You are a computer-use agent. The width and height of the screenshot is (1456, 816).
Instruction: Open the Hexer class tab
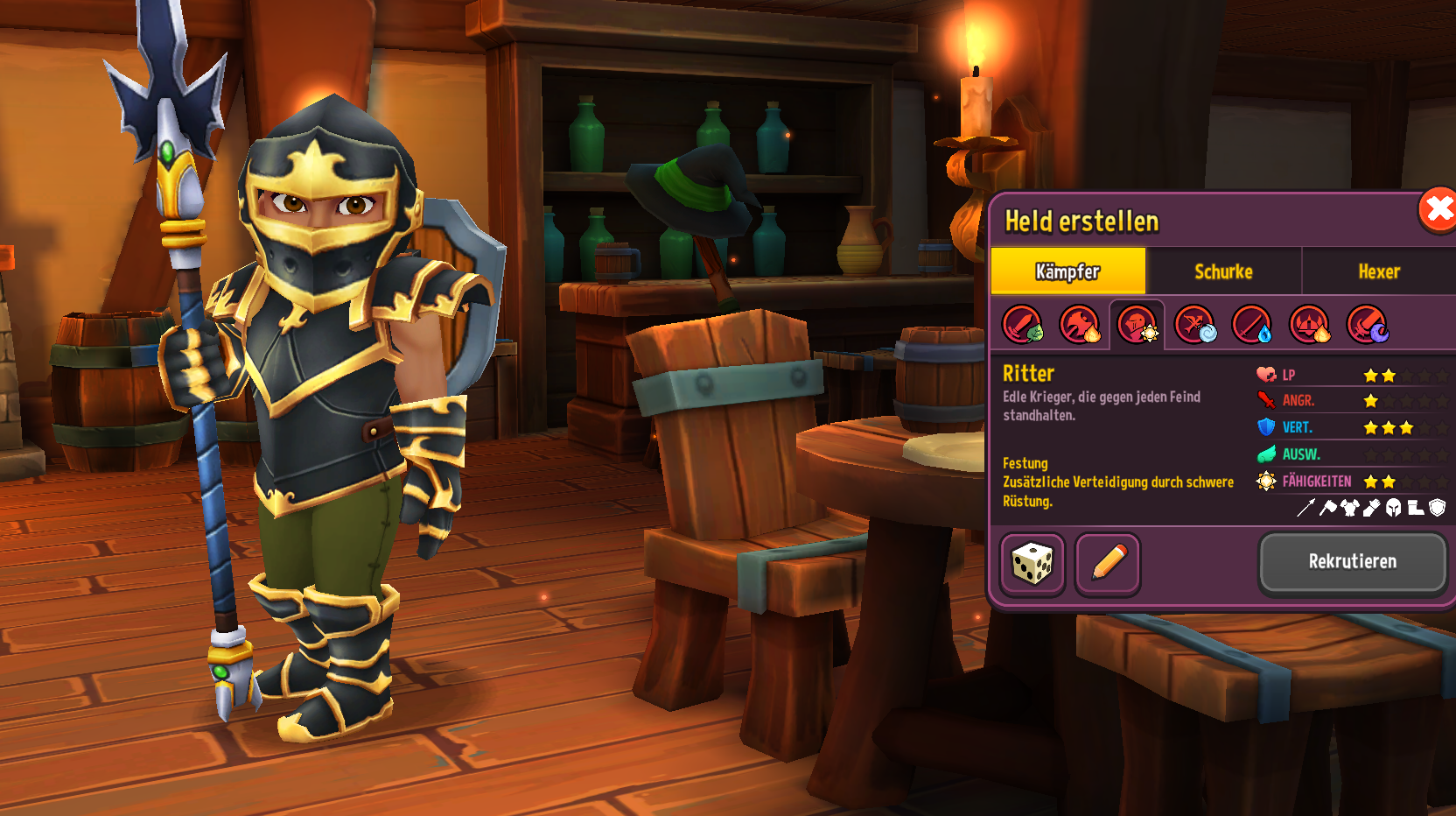(1379, 271)
